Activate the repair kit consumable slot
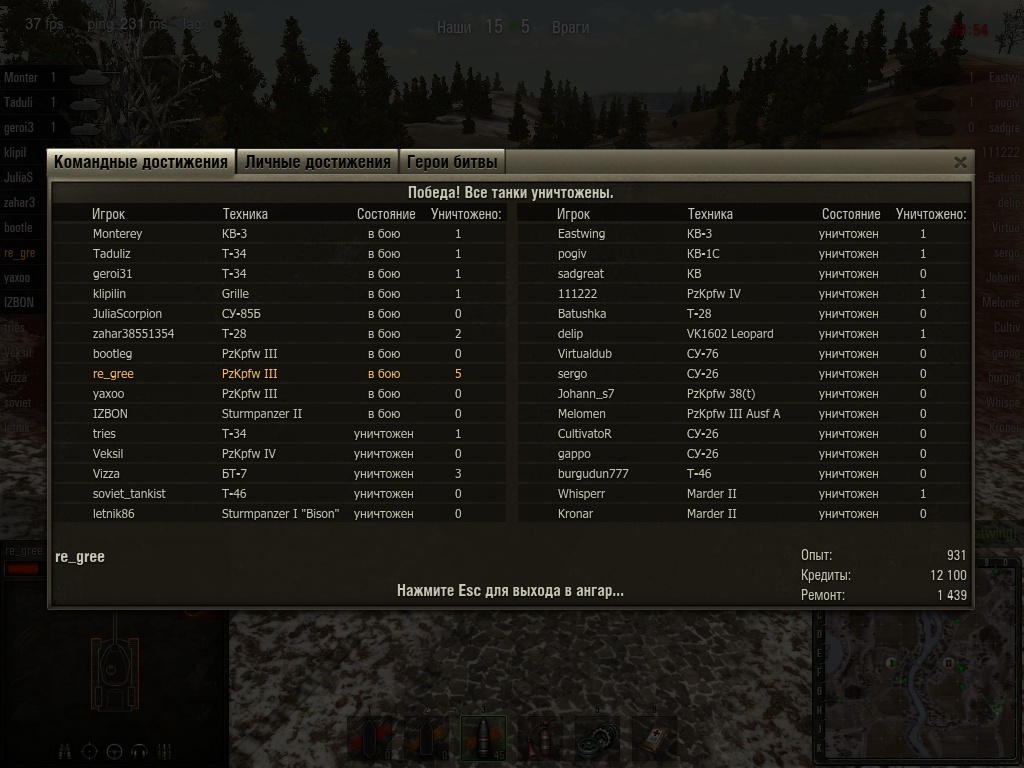Image resolution: width=1024 pixels, height=768 pixels. click(597, 739)
